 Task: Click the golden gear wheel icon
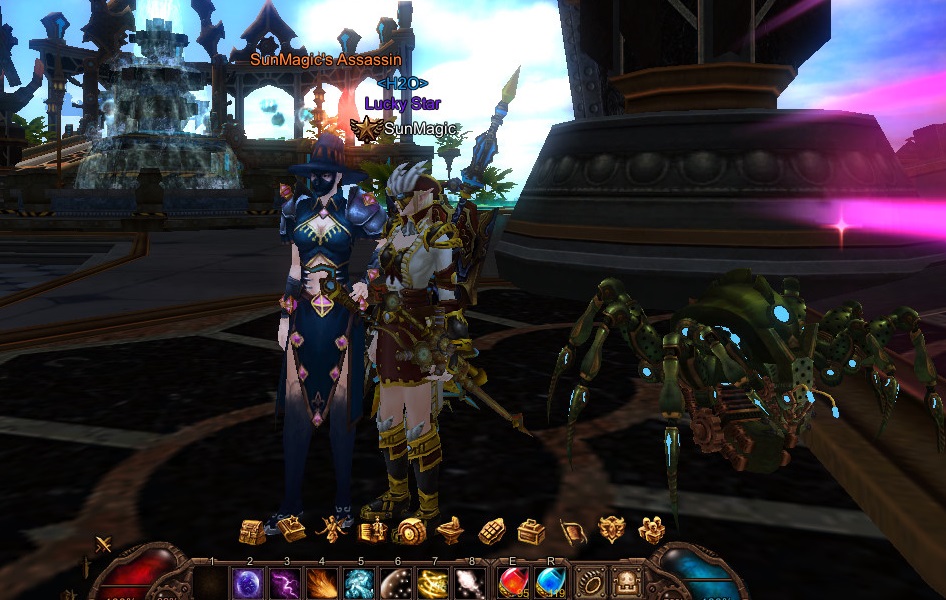tap(410, 531)
